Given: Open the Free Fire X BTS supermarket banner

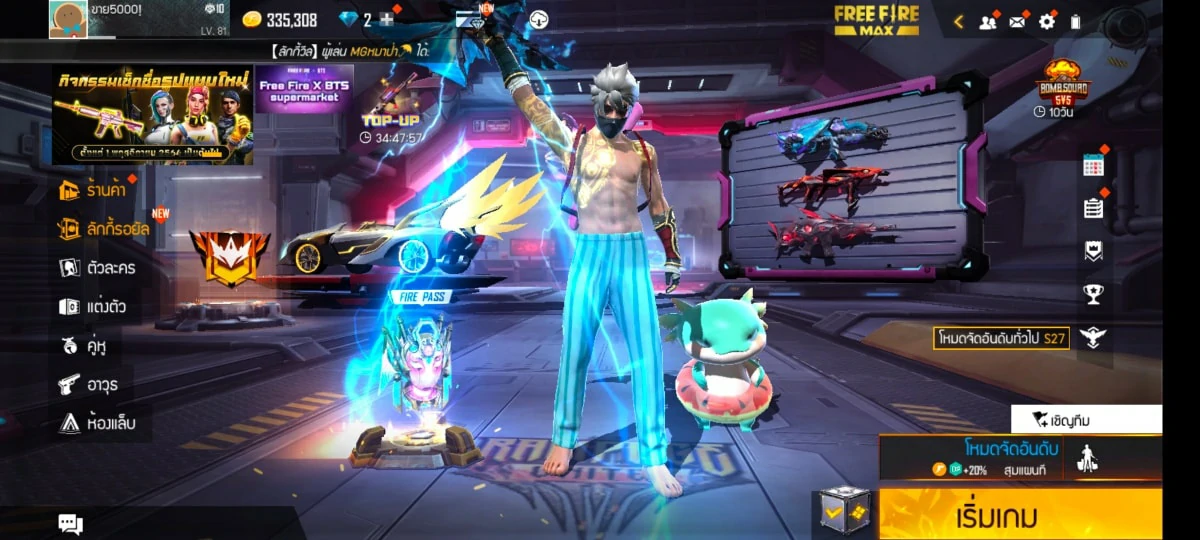Looking at the screenshot, I should click(x=304, y=90).
